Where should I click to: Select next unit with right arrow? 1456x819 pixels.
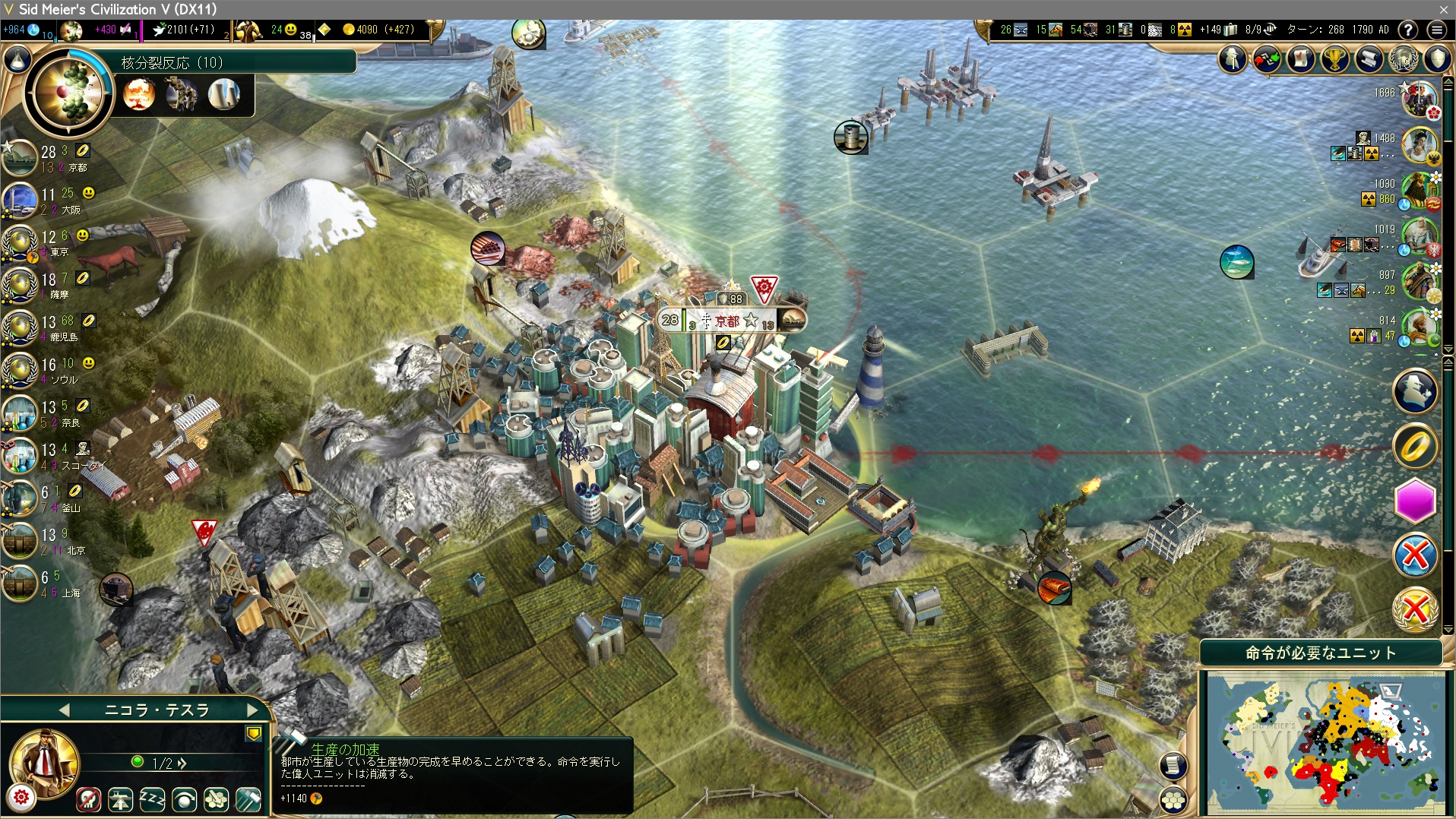(252, 710)
